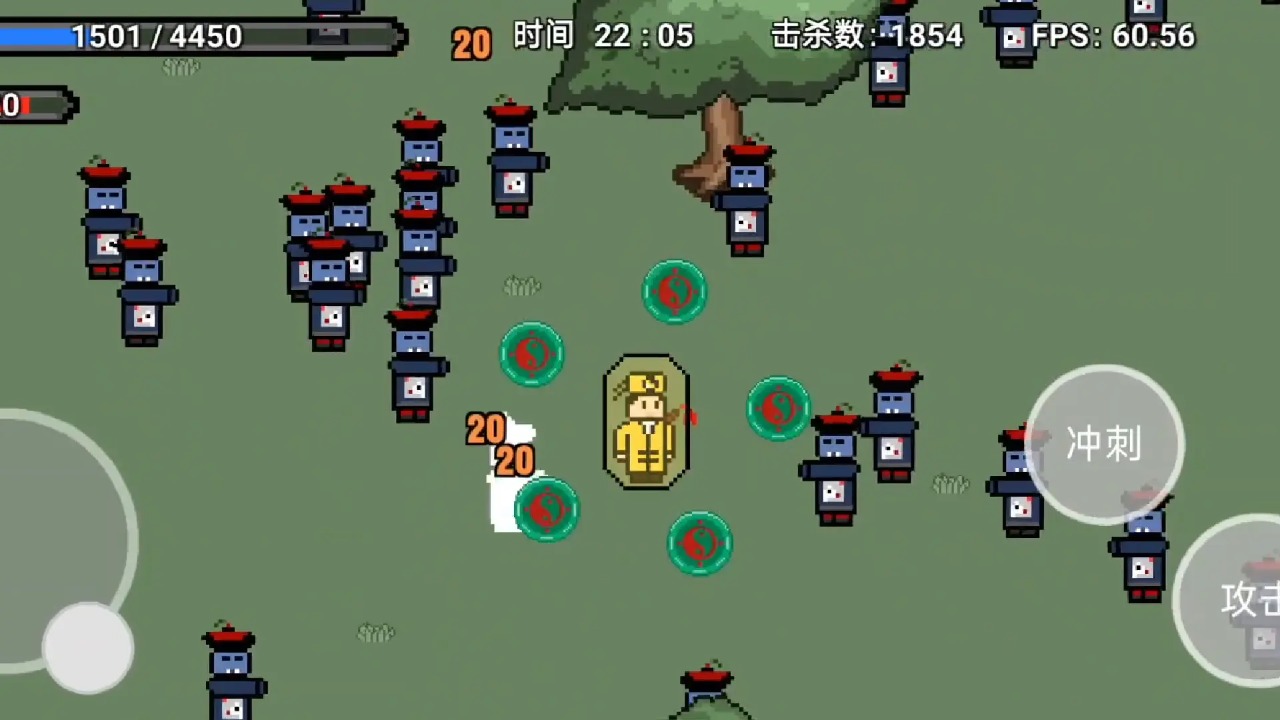Select the yellow-coated player character

646,428
